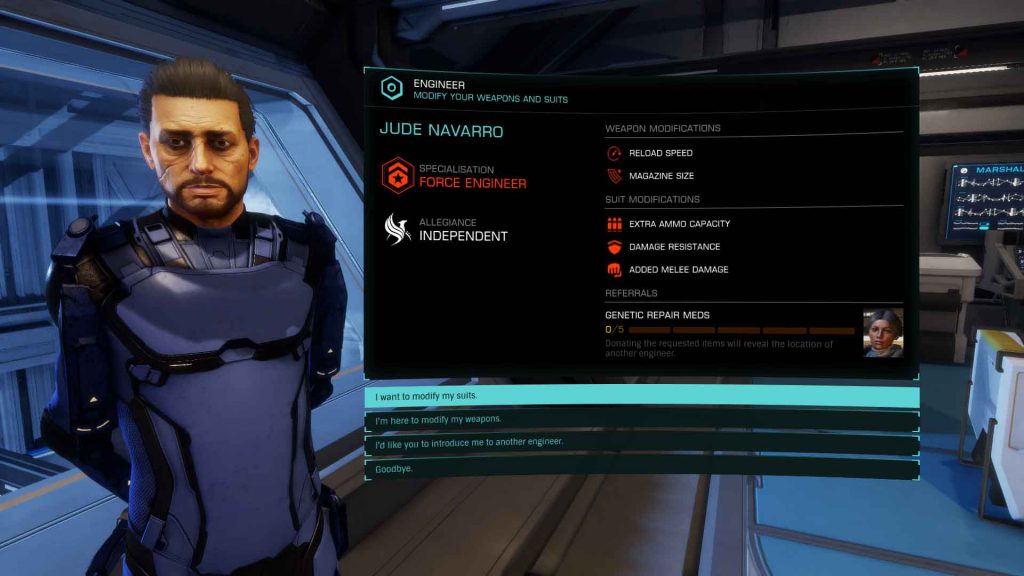
Task: Ask to be introduced to another engineer
Action: [640, 442]
